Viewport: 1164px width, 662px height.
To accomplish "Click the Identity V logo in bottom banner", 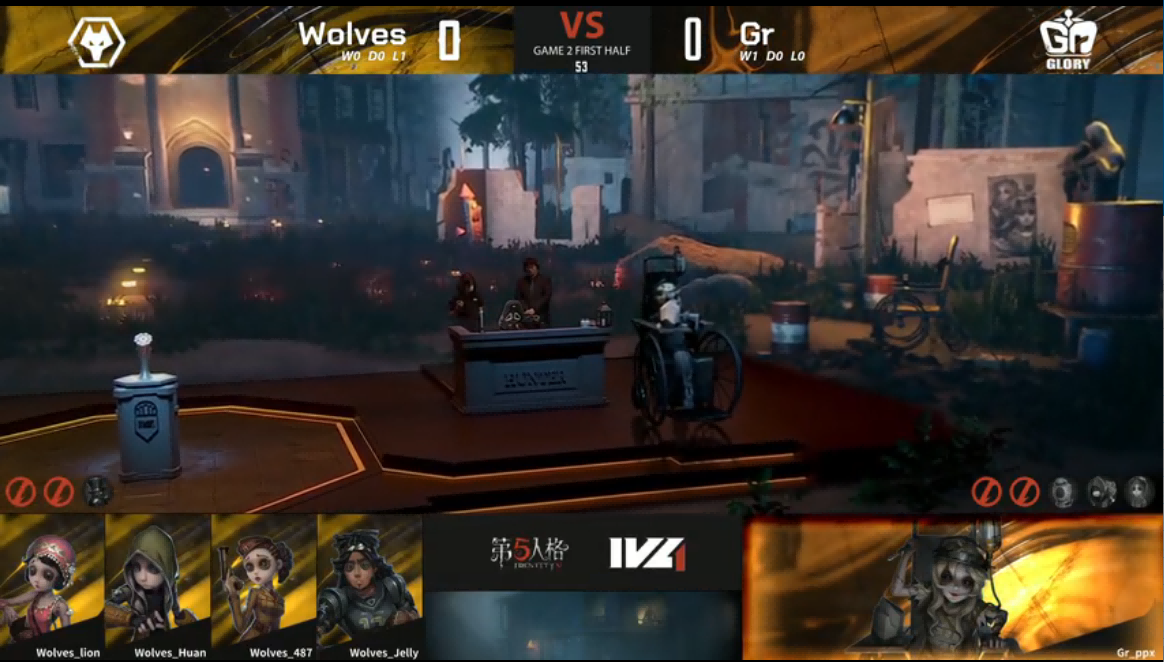I will [529, 552].
